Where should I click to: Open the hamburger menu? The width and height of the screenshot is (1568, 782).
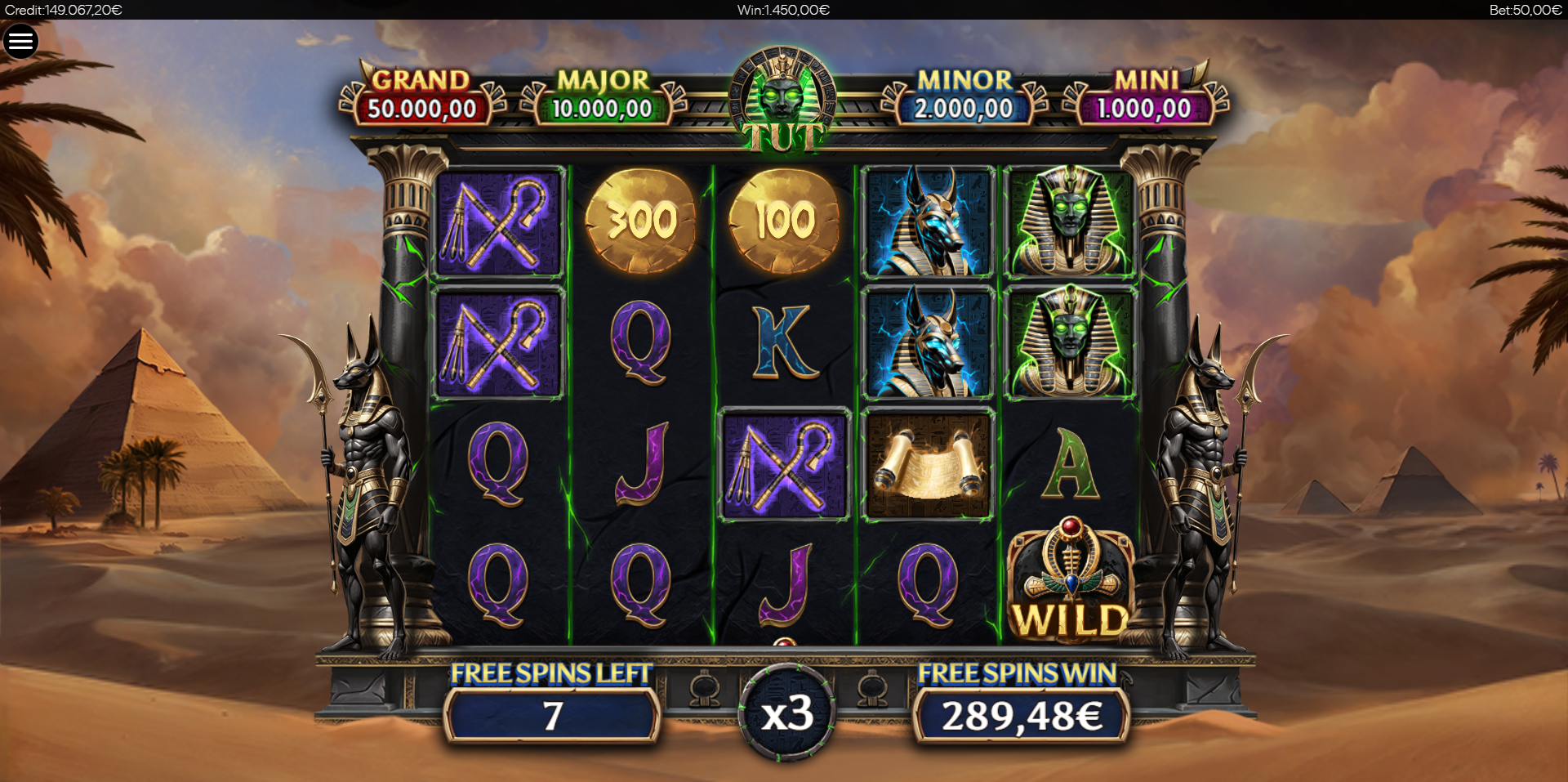point(21,41)
